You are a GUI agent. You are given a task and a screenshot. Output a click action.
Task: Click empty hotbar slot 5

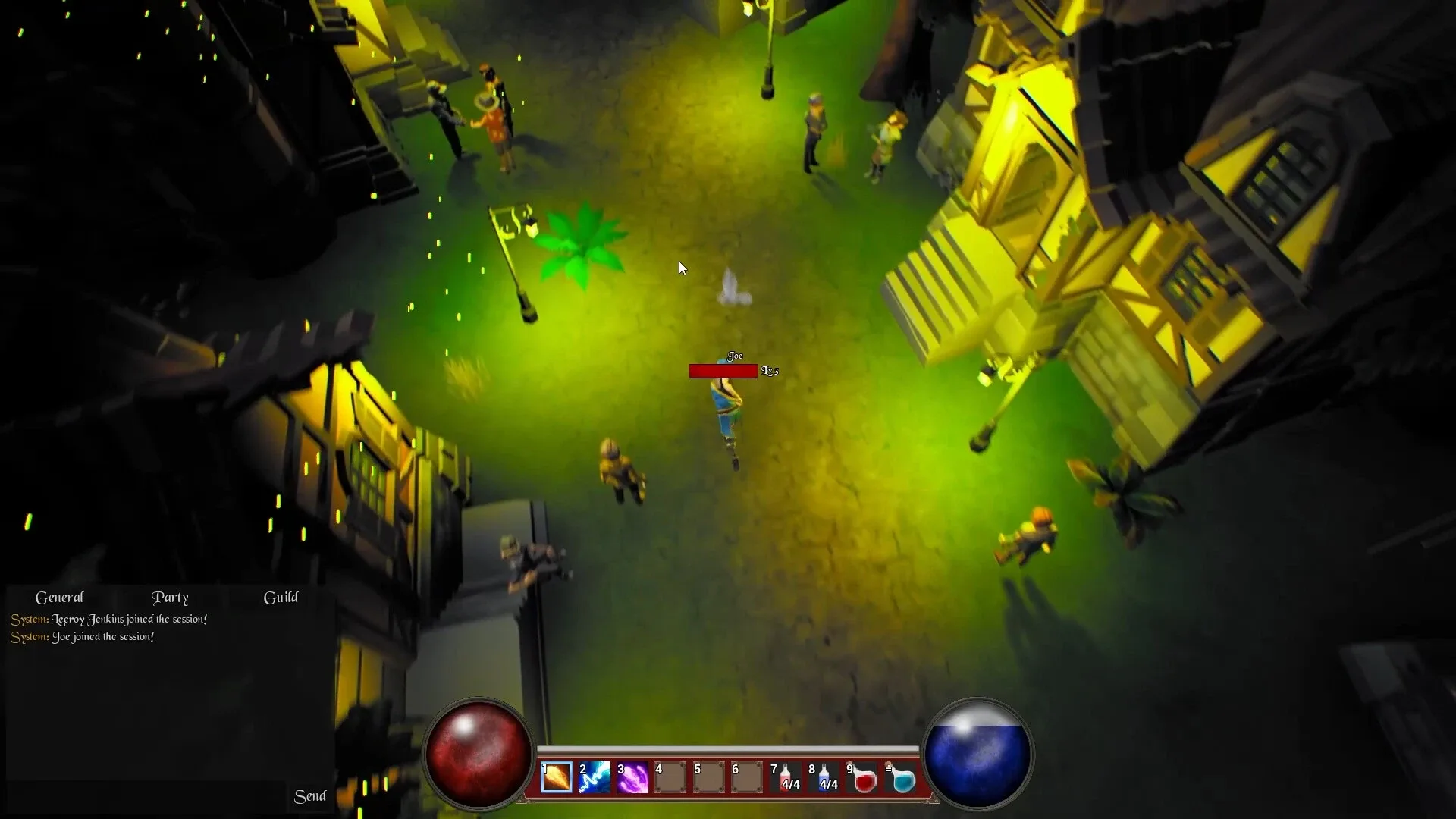[710, 777]
